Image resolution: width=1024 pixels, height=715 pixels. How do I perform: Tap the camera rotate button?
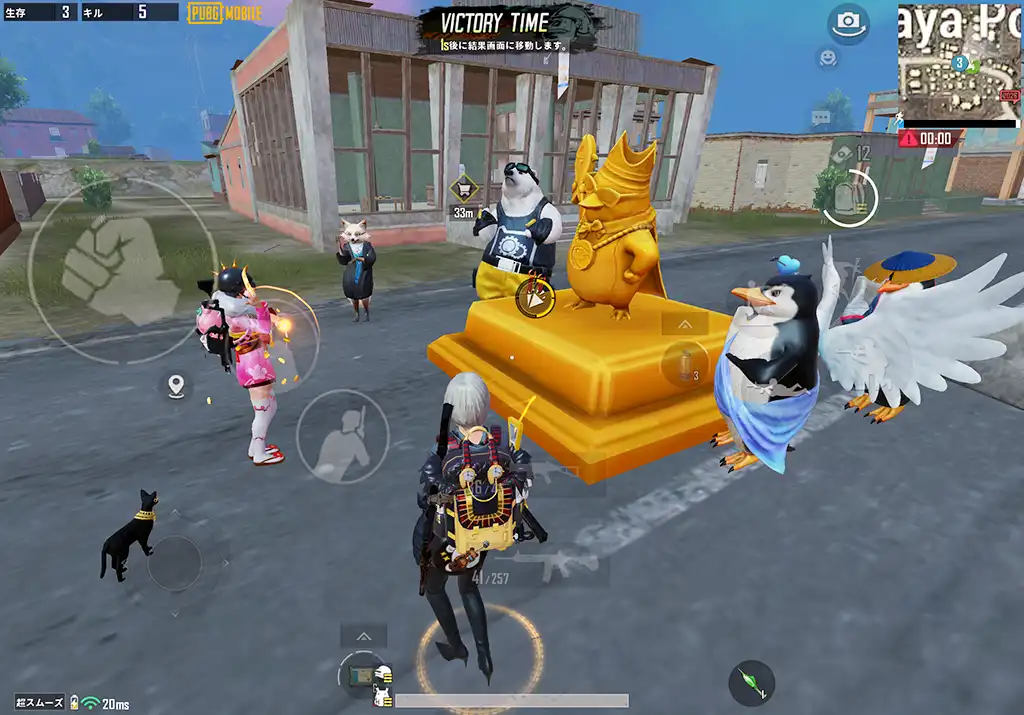(x=849, y=24)
